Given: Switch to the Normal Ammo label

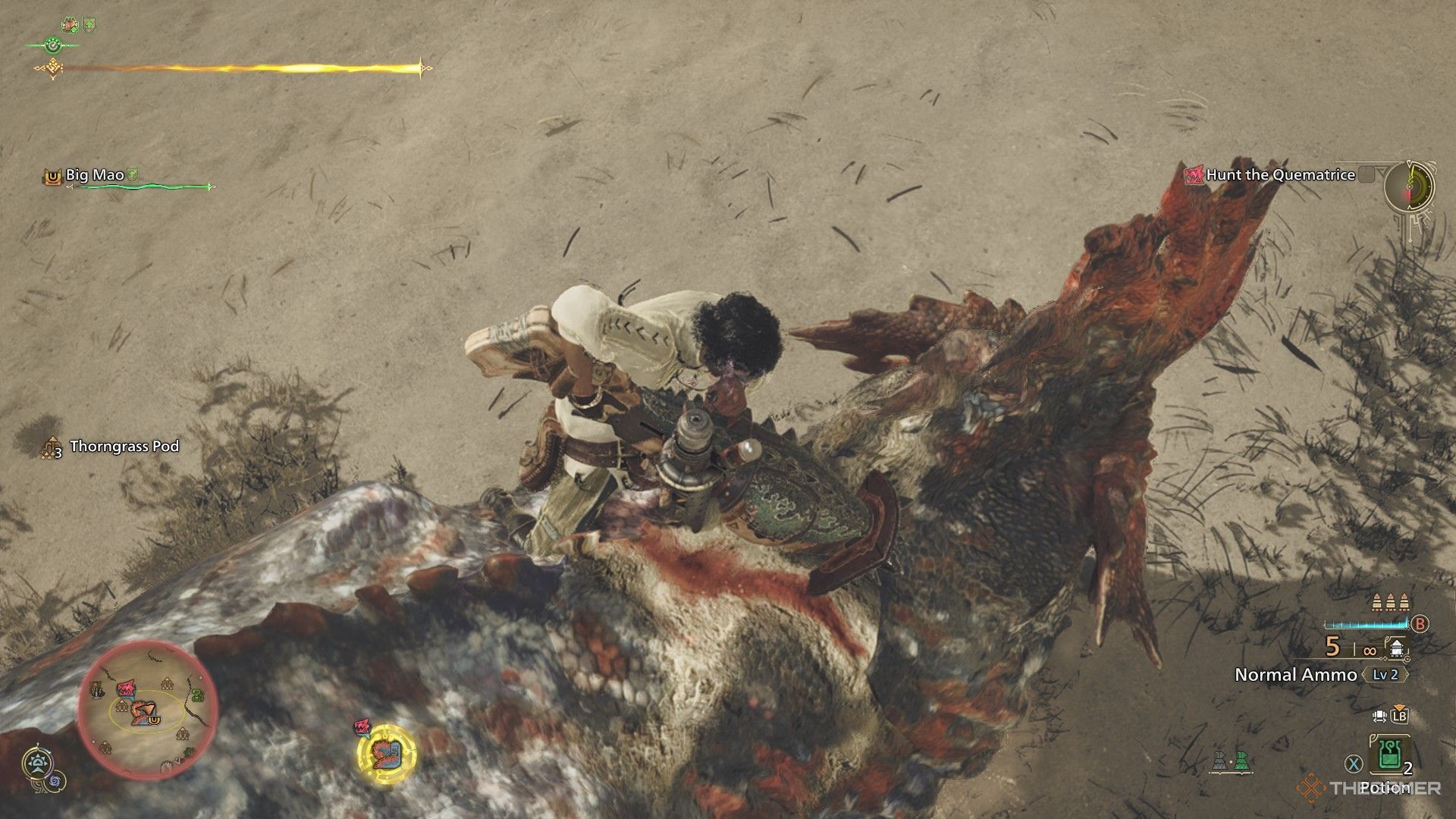Looking at the screenshot, I should (1297, 674).
